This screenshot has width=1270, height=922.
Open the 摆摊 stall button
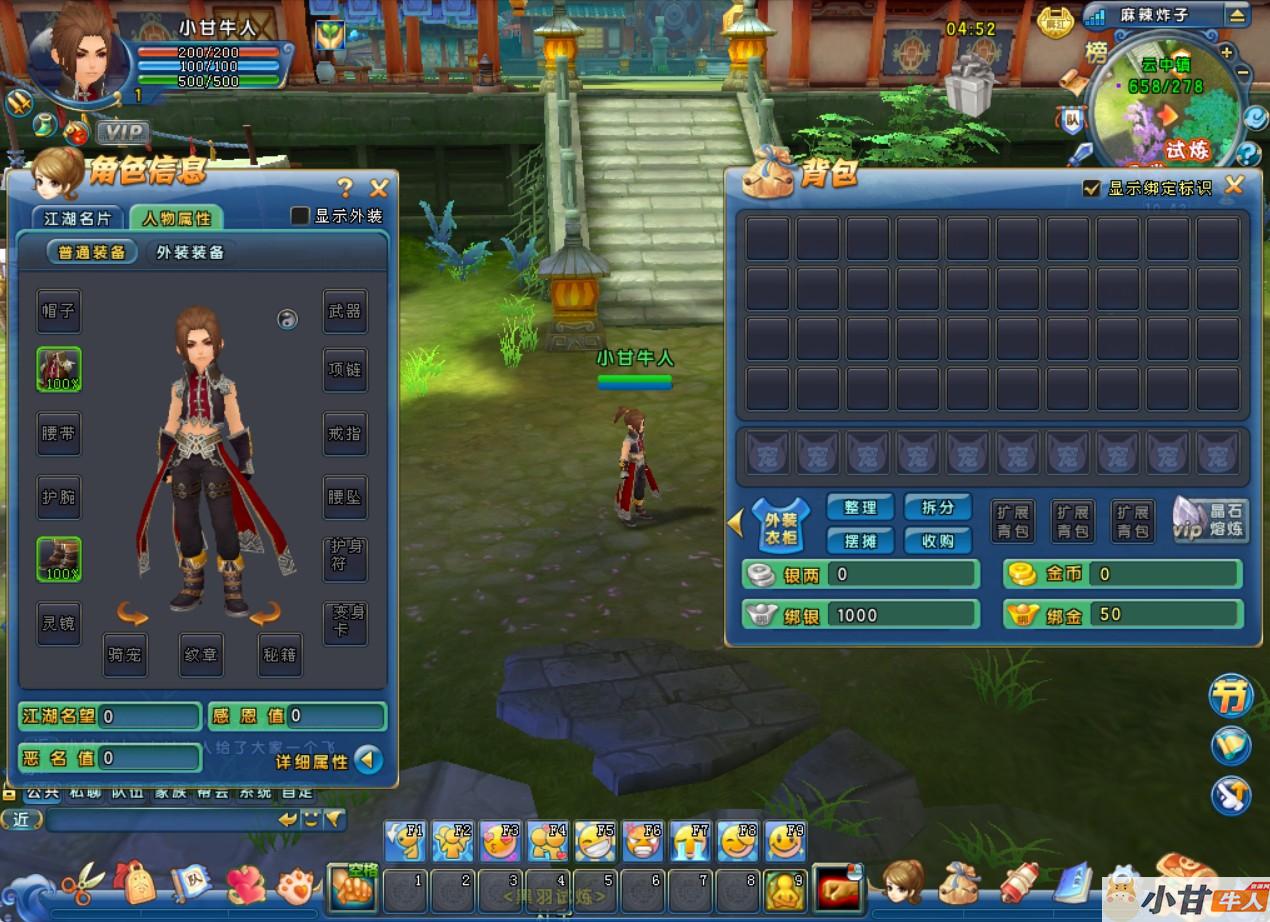pyautogui.click(x=860, y=541)
